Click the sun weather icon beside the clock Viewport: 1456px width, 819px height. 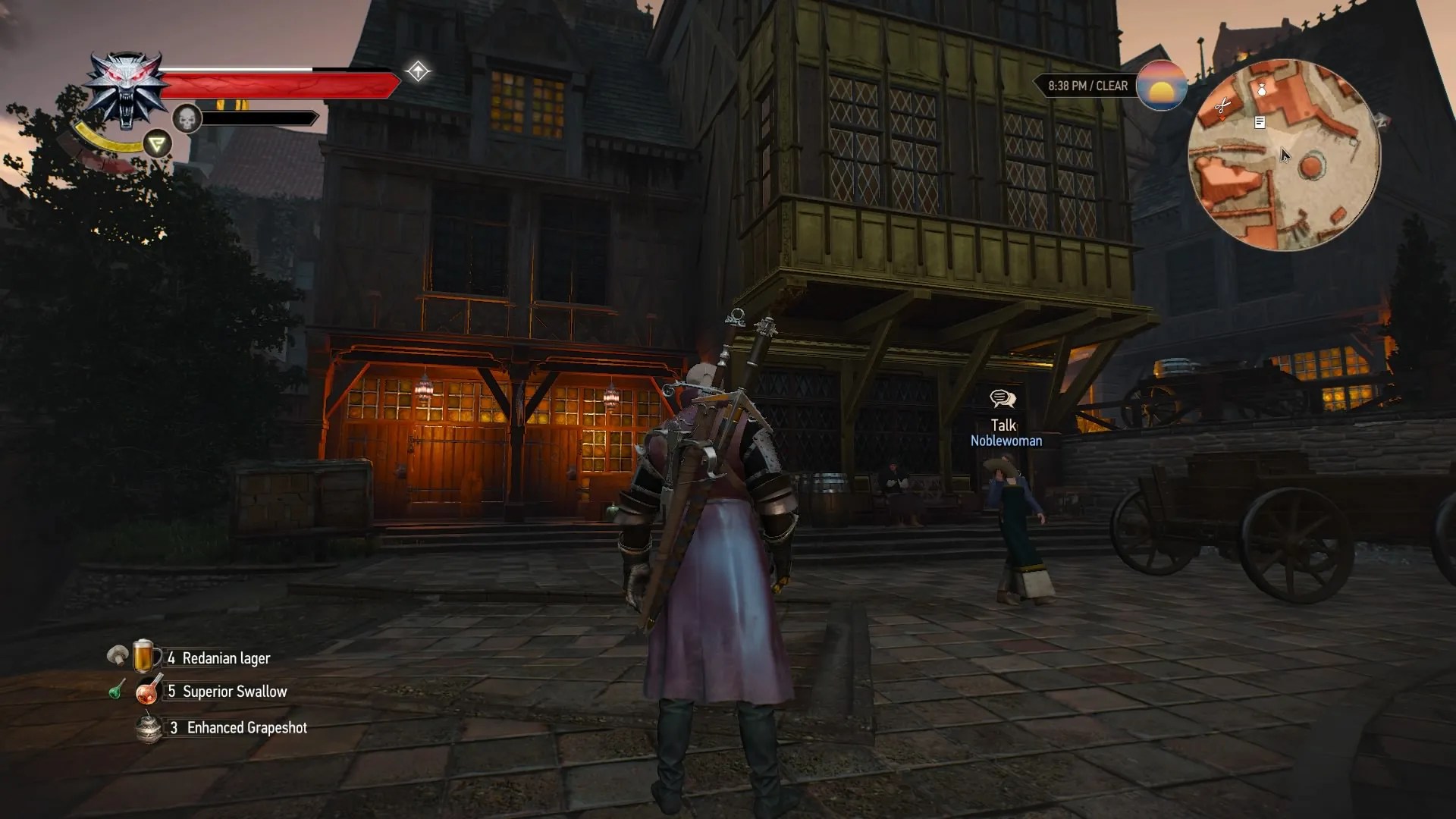pos(1162,86)
